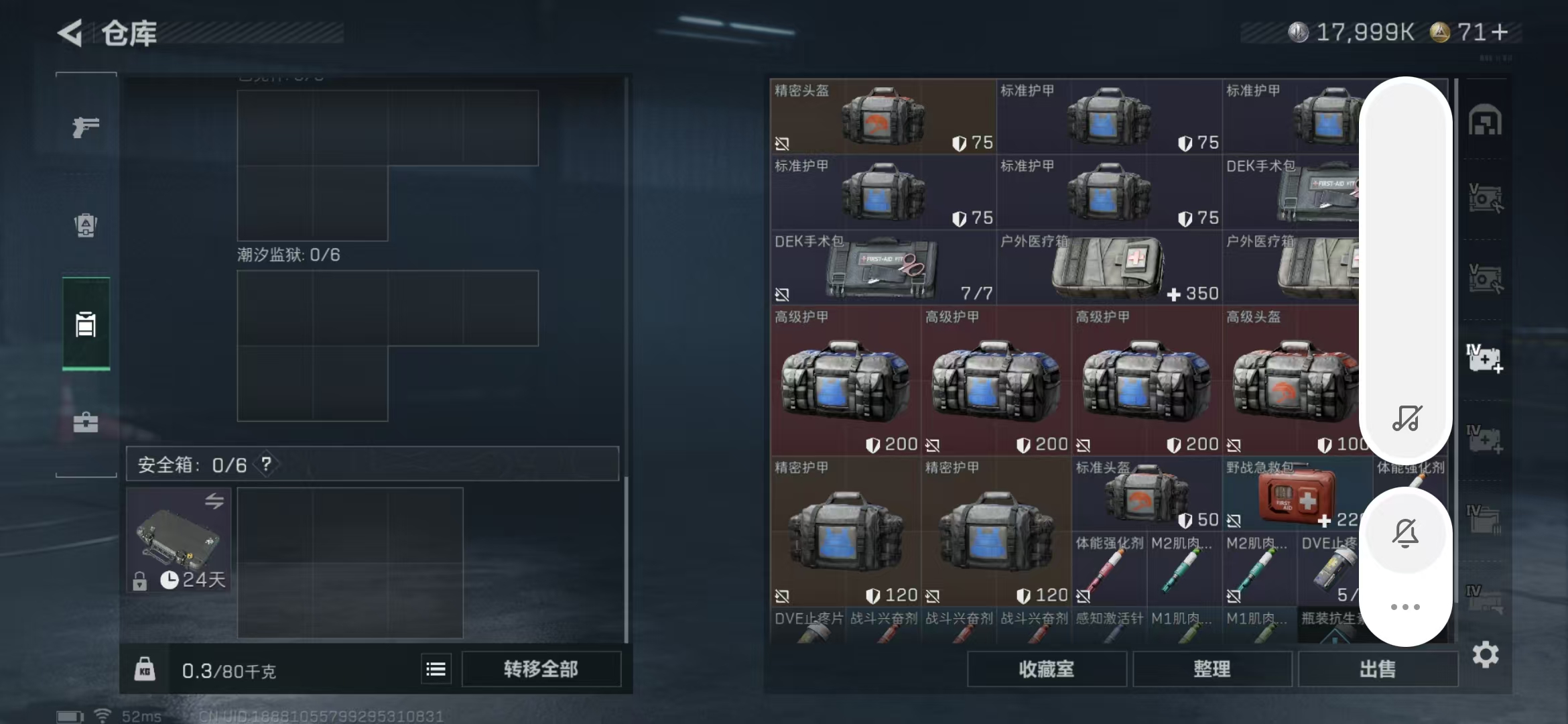
Task: Open the briefcase tab in sidebar
Action: 86,422
